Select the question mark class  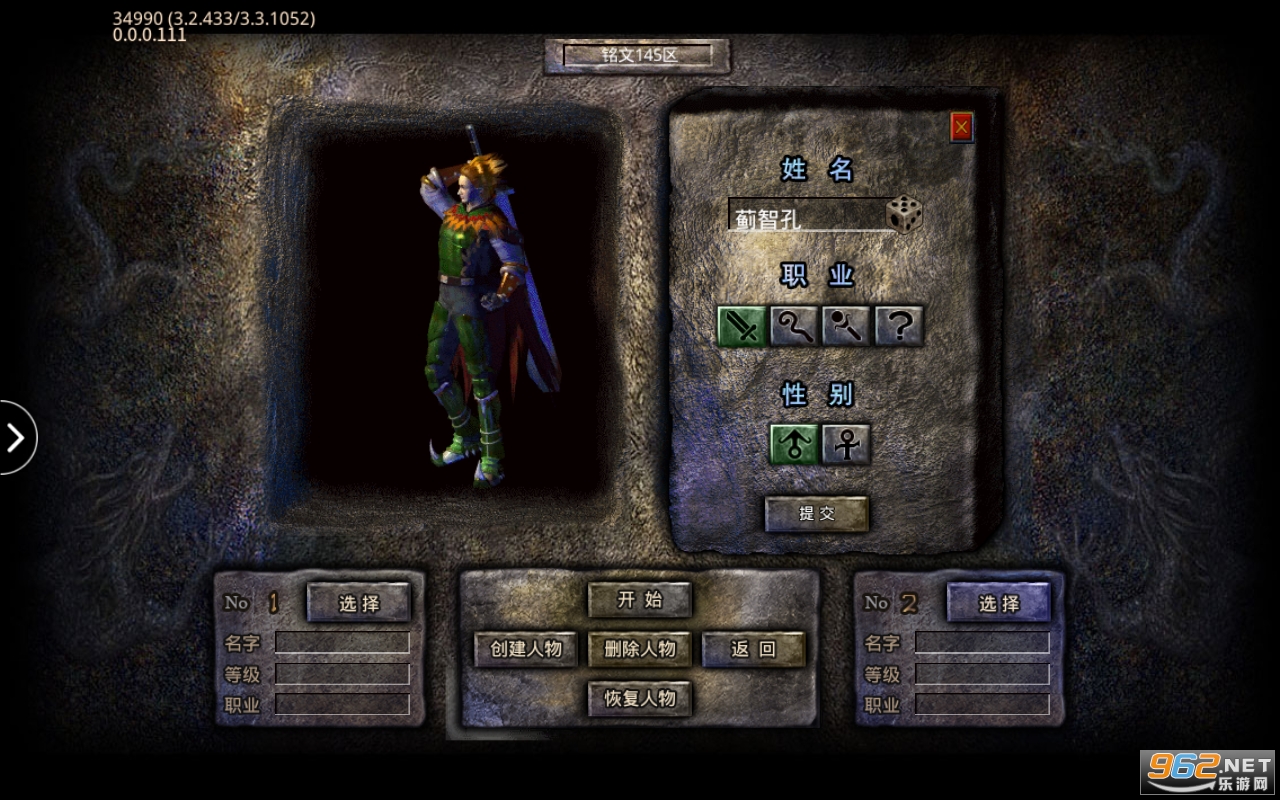pos(899,326)
